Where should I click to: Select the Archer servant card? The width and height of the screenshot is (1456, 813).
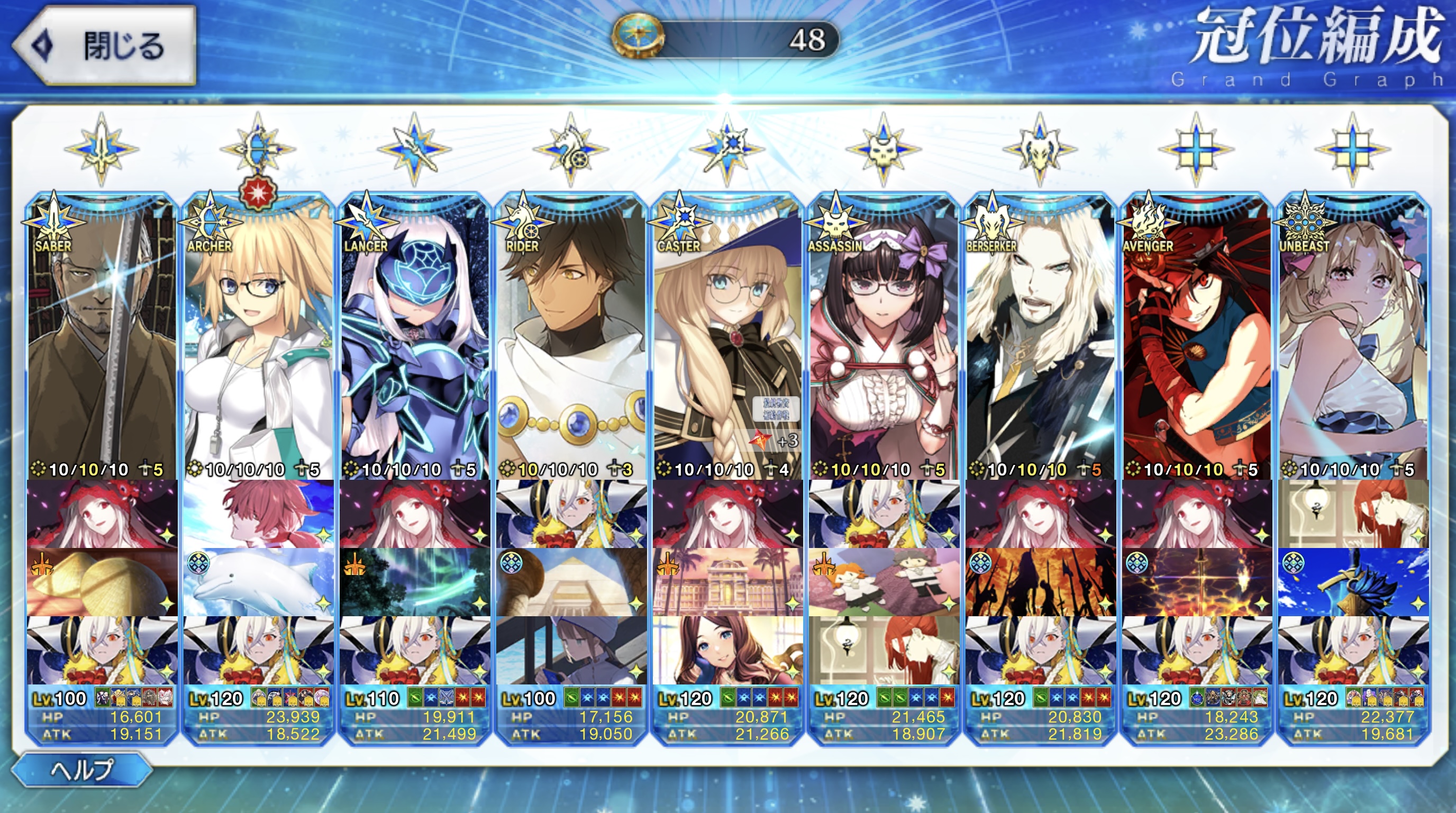[x=258, y=339]
